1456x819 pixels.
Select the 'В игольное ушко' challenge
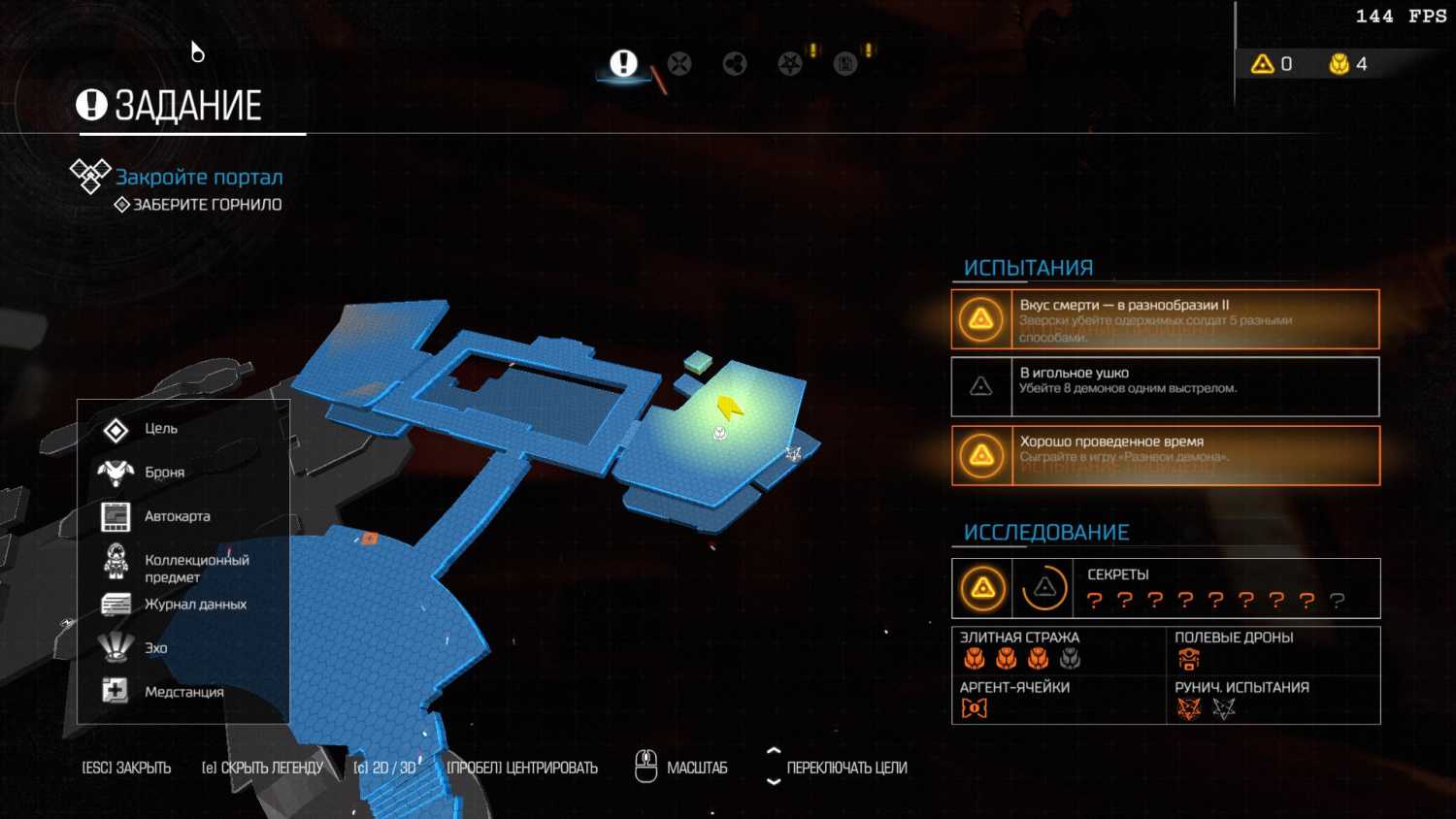[x=1165, y=386]
